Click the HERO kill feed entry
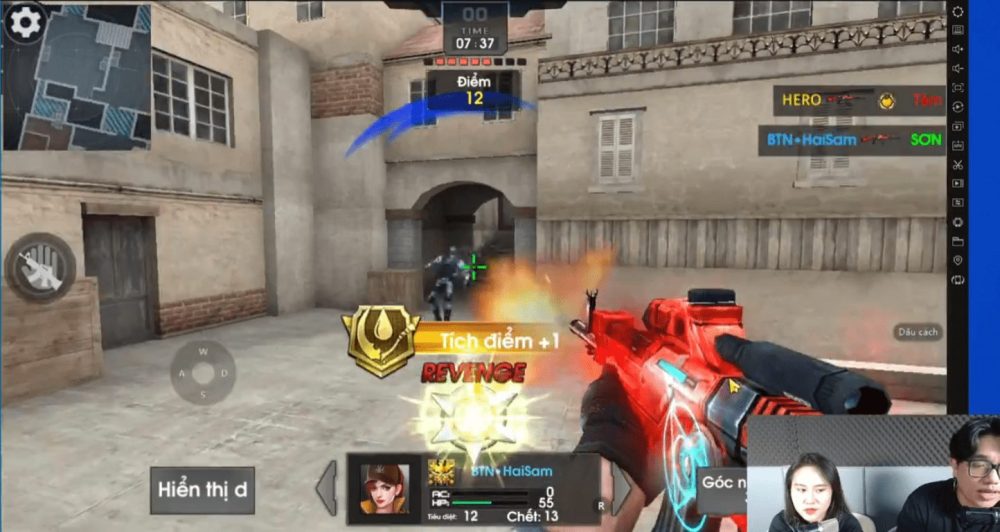This screenshot has height=532, width=1000. tap(859, 100)
